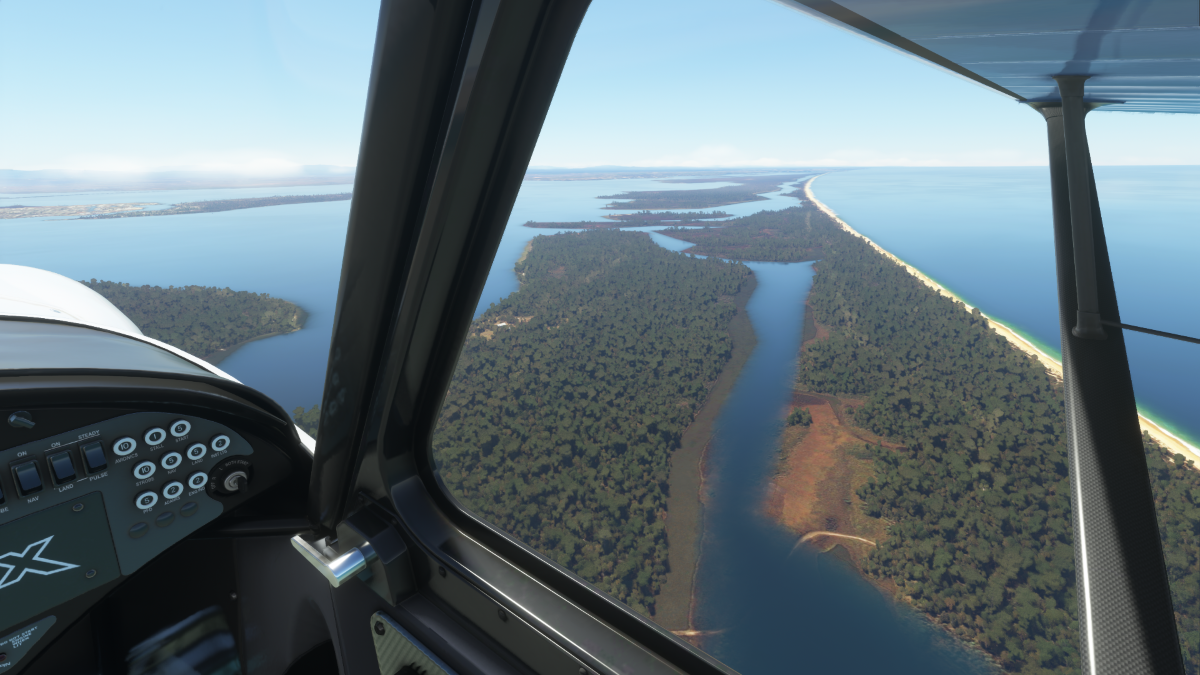This screenshot has width=1200, height=675.
Task: Flip the NAV lights rocker switch
Action: pos(28,475)
